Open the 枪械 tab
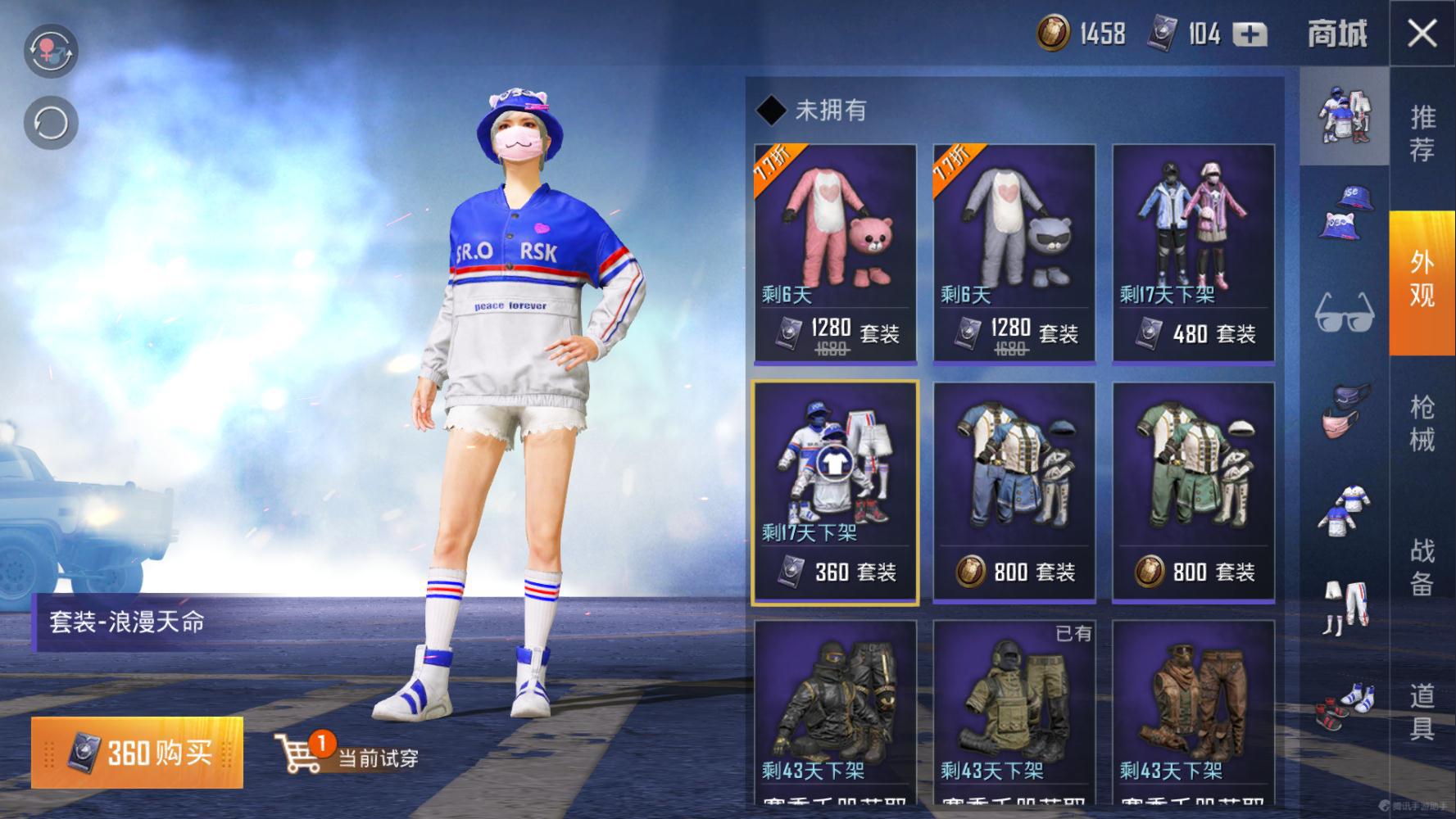Screen dimensions: 1456x819 [1422, 423]
